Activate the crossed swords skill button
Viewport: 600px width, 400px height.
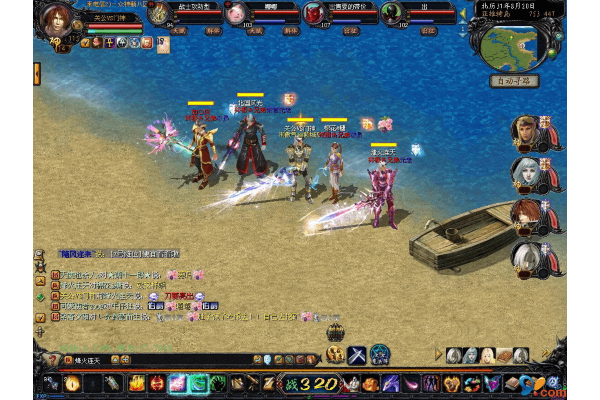pos(357,353)
